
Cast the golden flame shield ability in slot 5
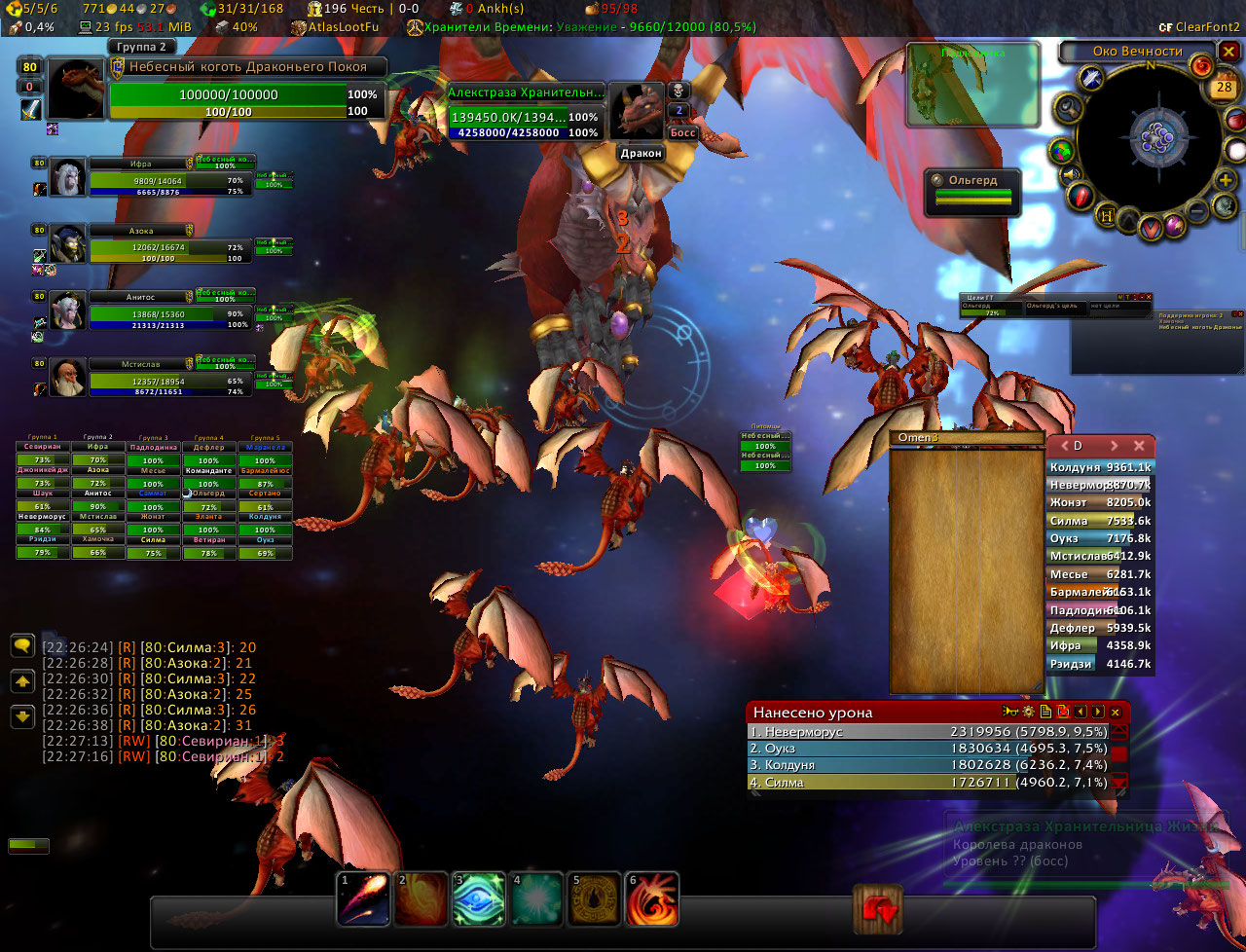(595, 898)
